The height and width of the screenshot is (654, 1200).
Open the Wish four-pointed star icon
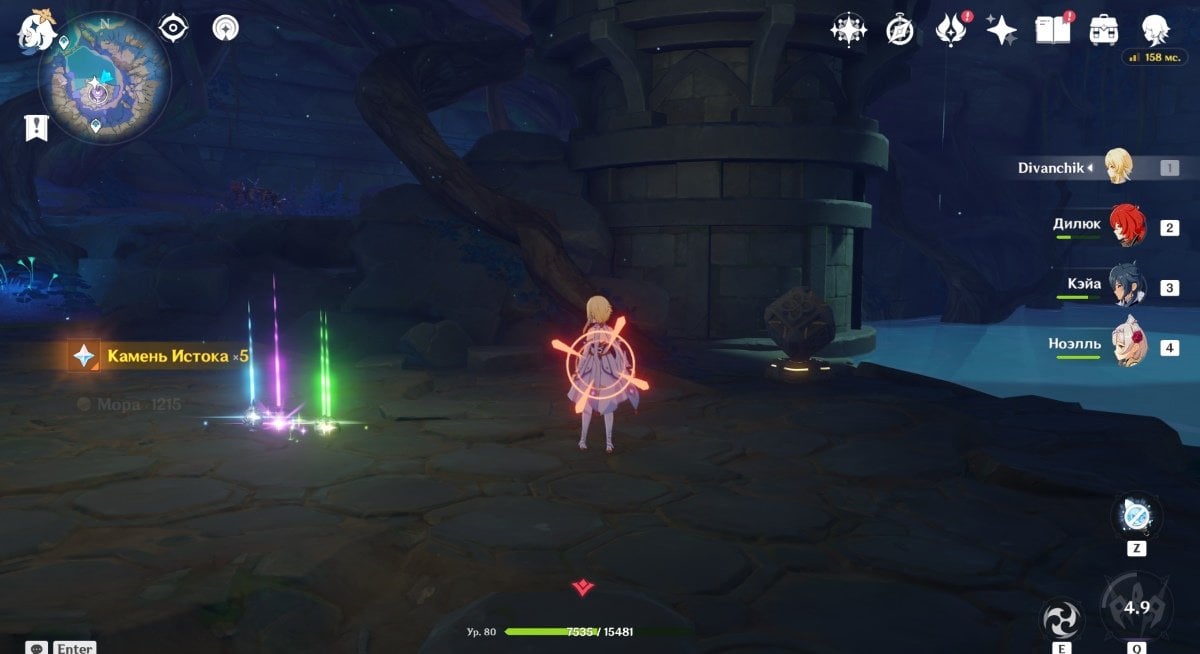[x=1001, y=30]
